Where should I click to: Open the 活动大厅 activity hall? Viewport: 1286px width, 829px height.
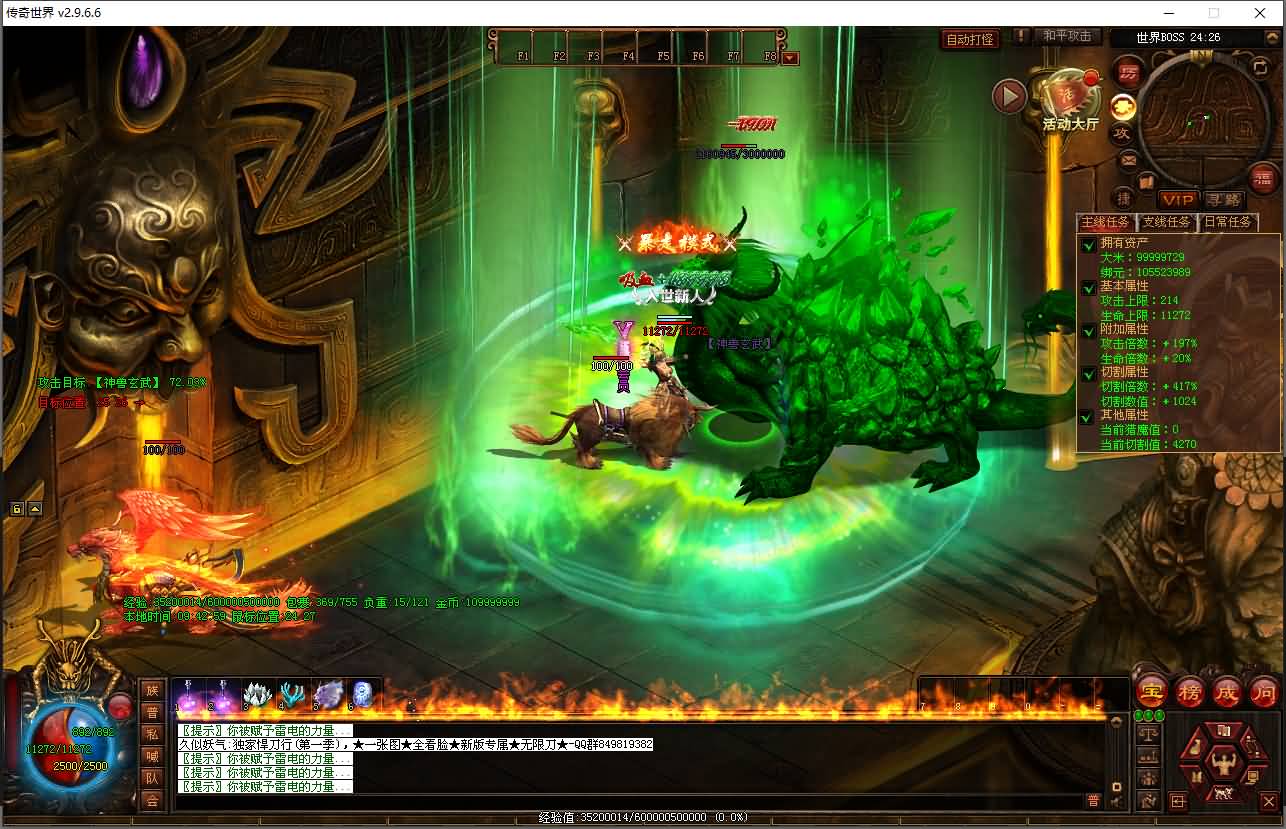coord(1070,105)
